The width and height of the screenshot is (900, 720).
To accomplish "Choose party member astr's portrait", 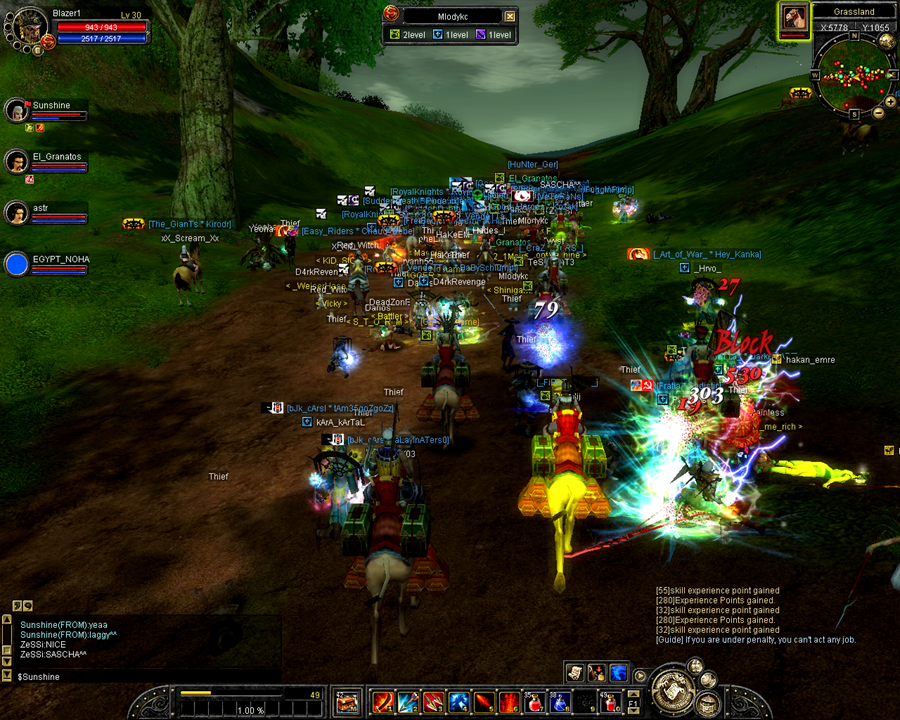I will click(x=16, y=212).
